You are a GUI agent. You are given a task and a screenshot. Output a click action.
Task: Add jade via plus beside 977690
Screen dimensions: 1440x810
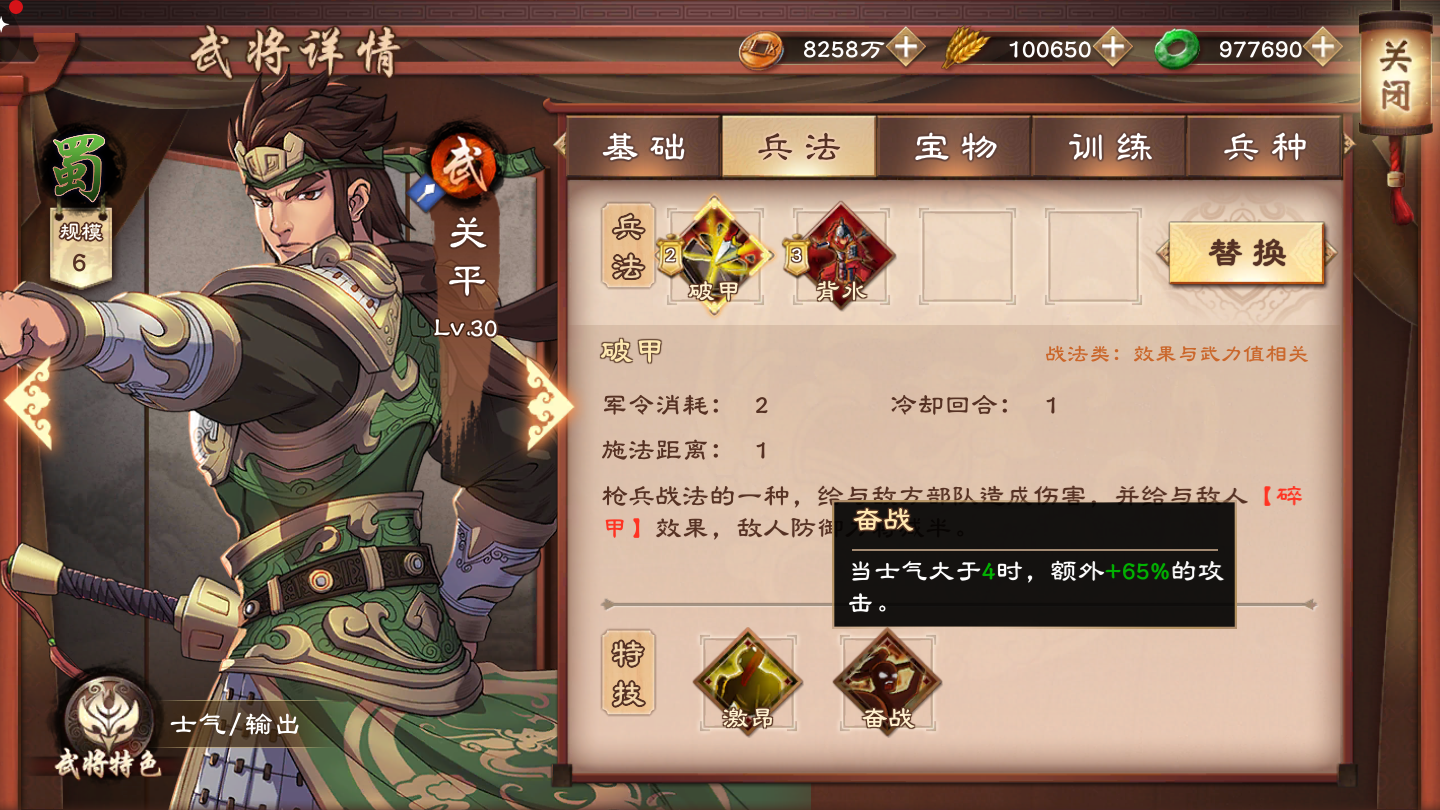pos(1323,46)
